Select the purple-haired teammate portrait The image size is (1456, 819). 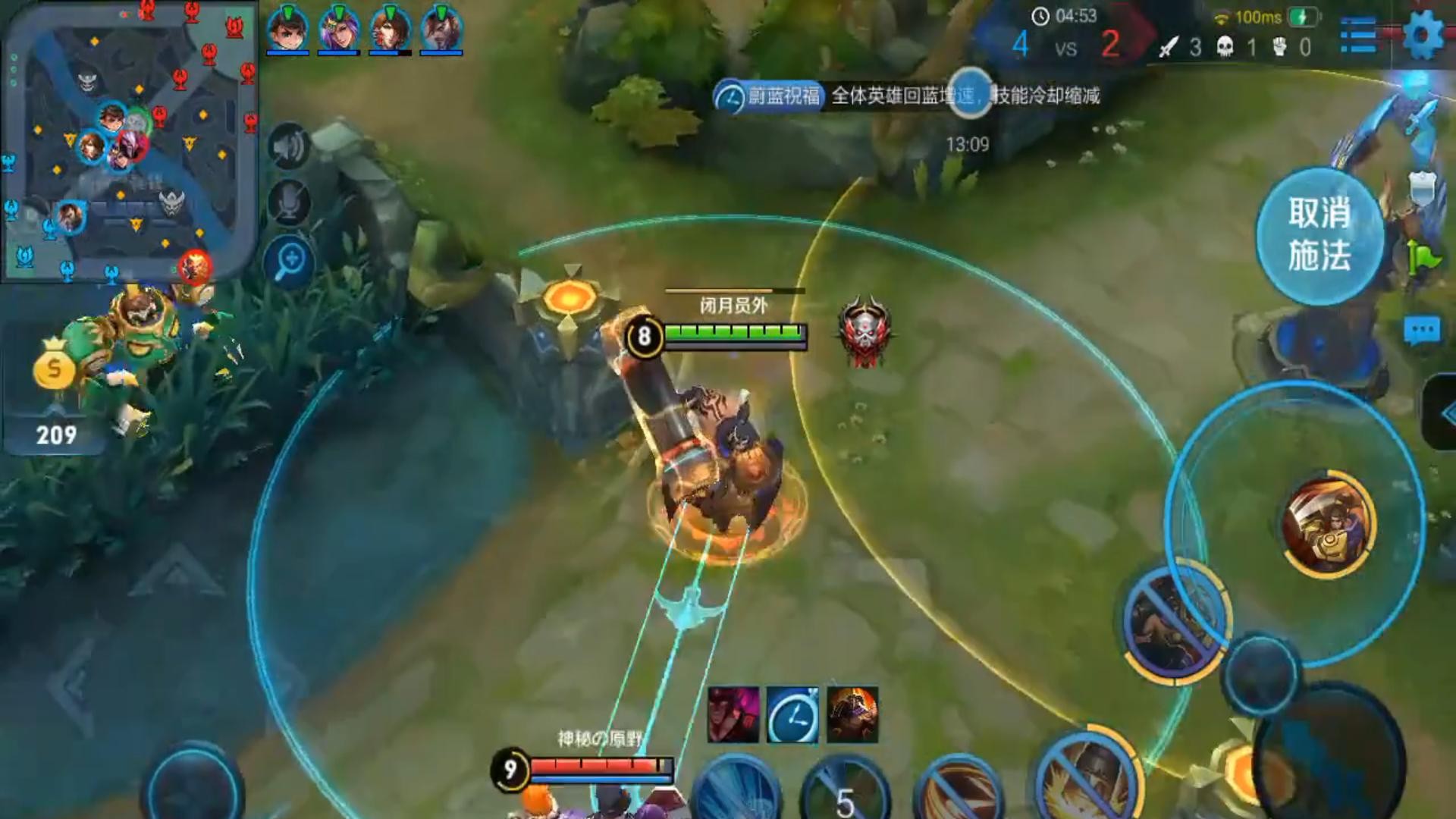(x=338, y=30)
